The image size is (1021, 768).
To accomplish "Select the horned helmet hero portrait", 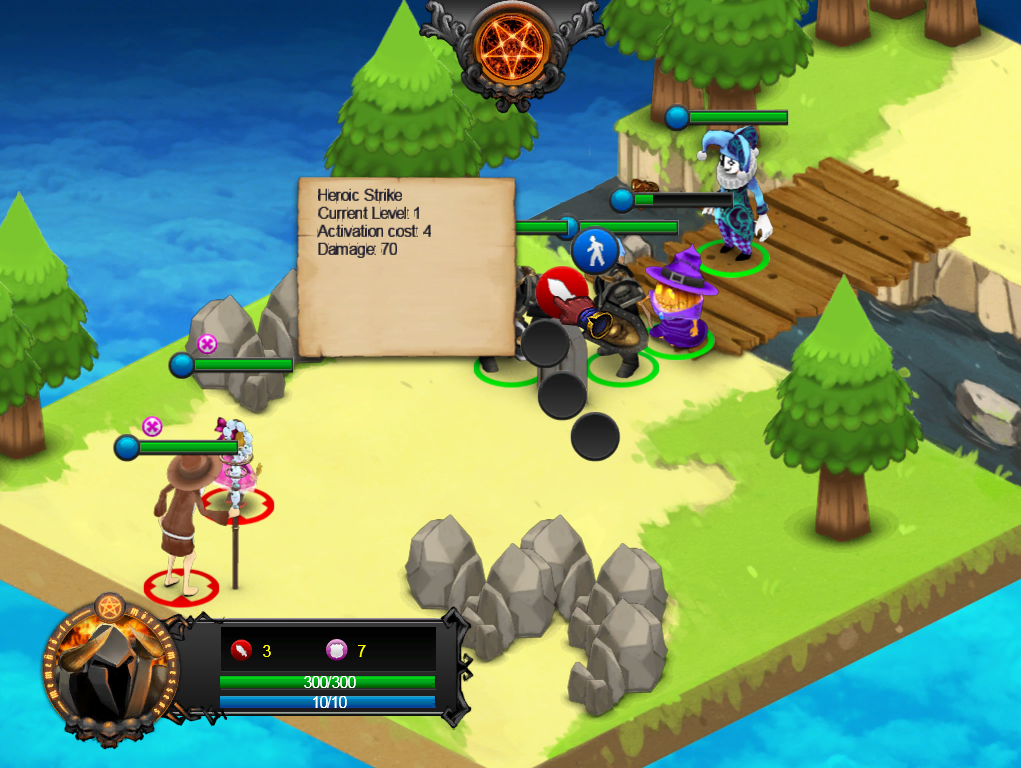I will point(110,668).
